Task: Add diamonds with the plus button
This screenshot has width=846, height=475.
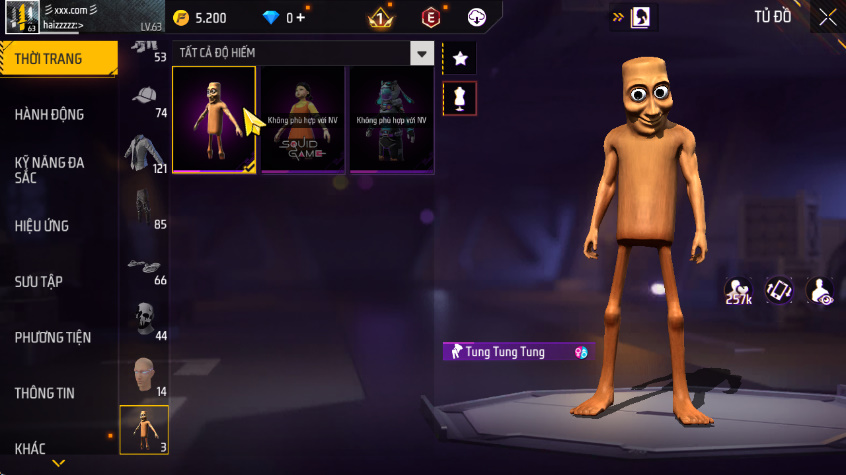Action: click(x=300, y=18)
